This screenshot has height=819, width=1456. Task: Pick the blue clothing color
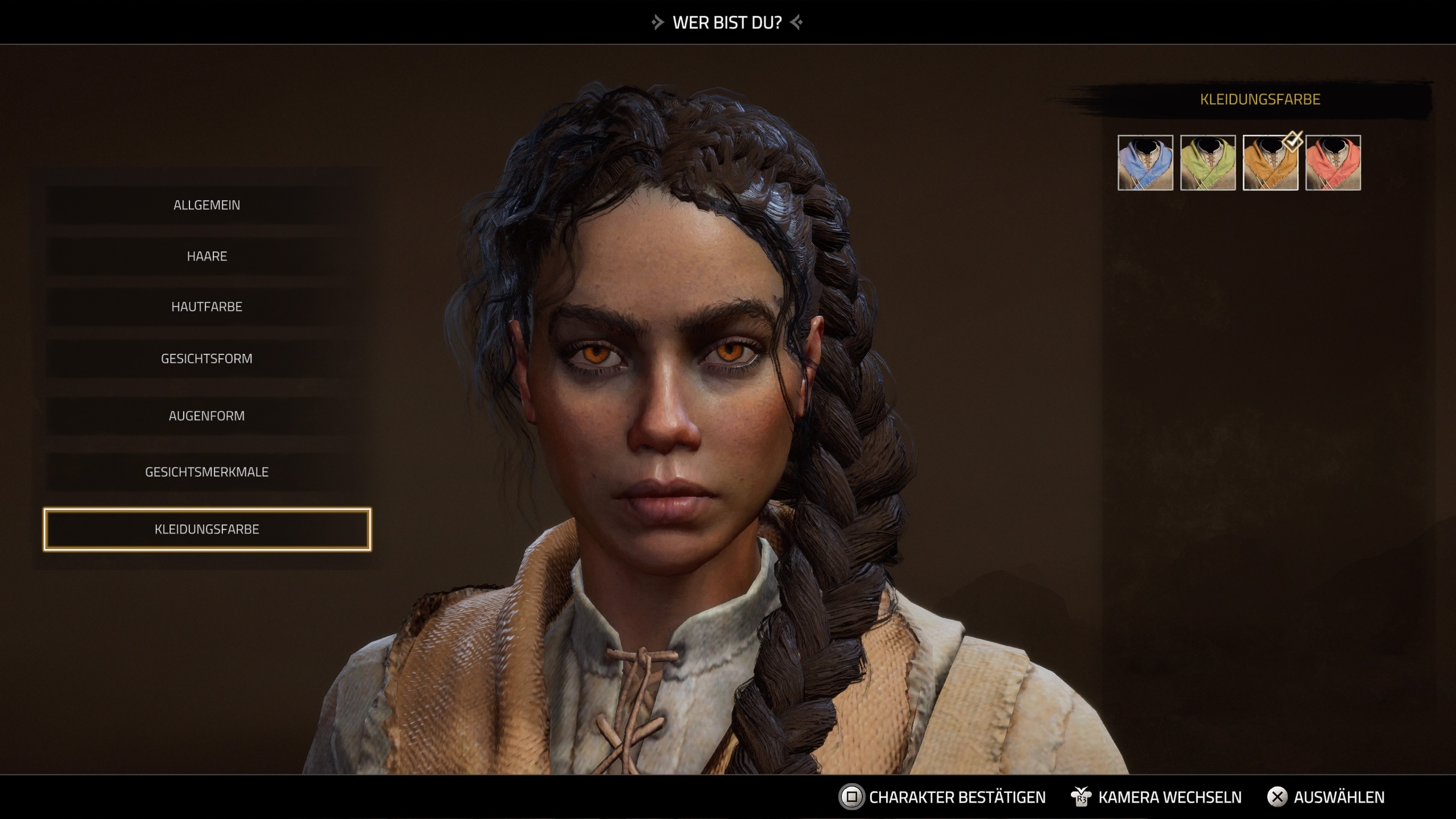coord(1145,163)
